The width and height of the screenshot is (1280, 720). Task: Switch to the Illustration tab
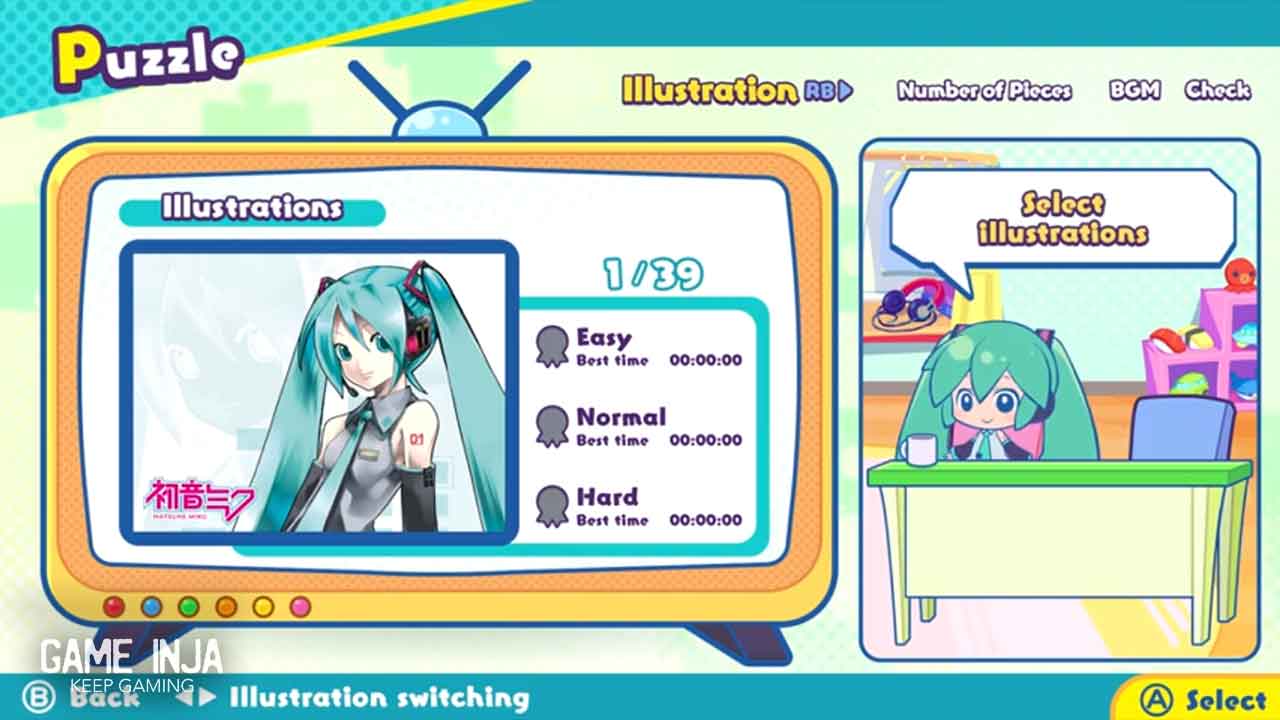pos(709,90)
